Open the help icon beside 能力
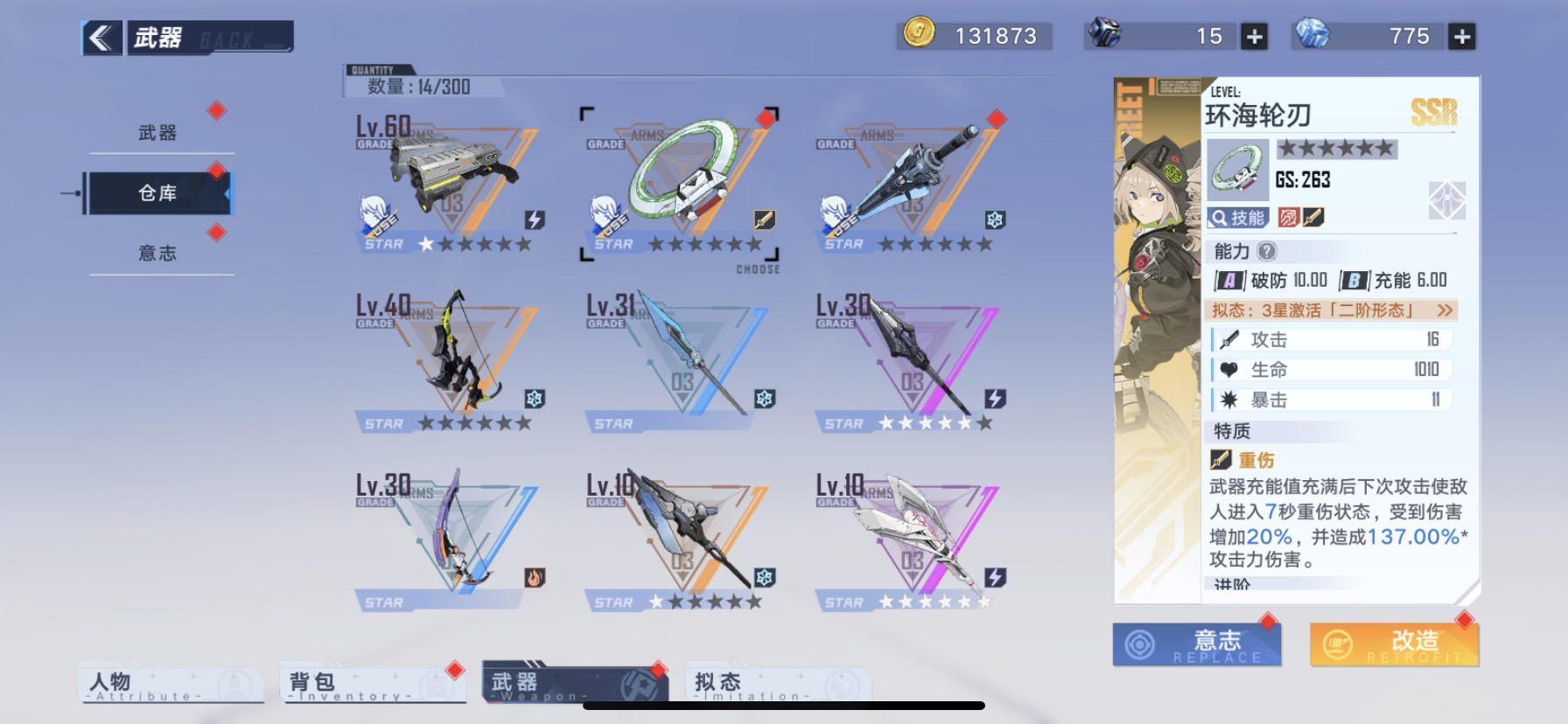 point(1266,252)
